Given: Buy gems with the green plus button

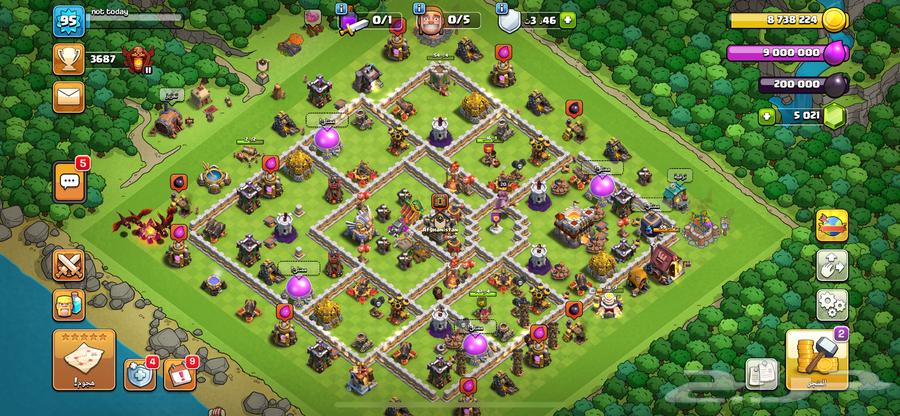Looking at the screenshot, I should point(769,116).
